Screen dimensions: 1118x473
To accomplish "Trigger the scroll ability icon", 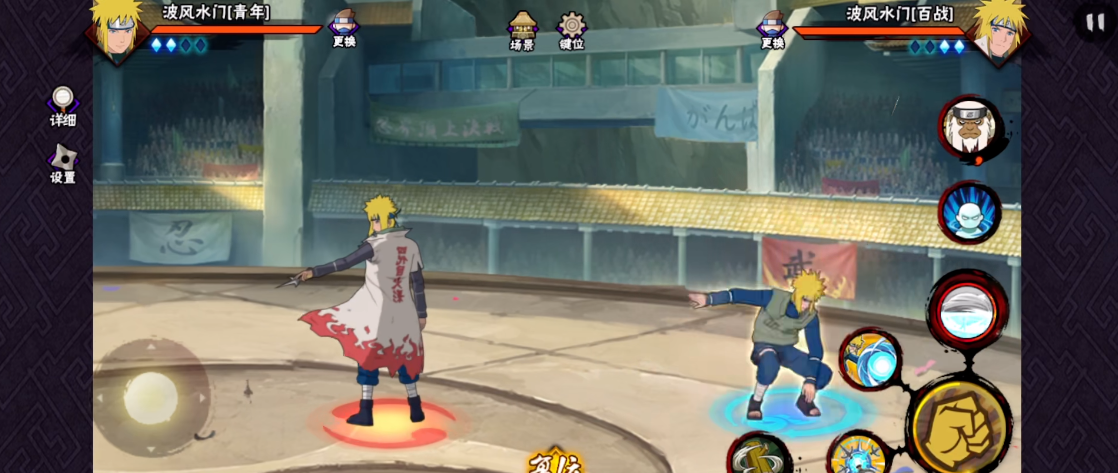I will pyautogui.click(x=759, y=456).
